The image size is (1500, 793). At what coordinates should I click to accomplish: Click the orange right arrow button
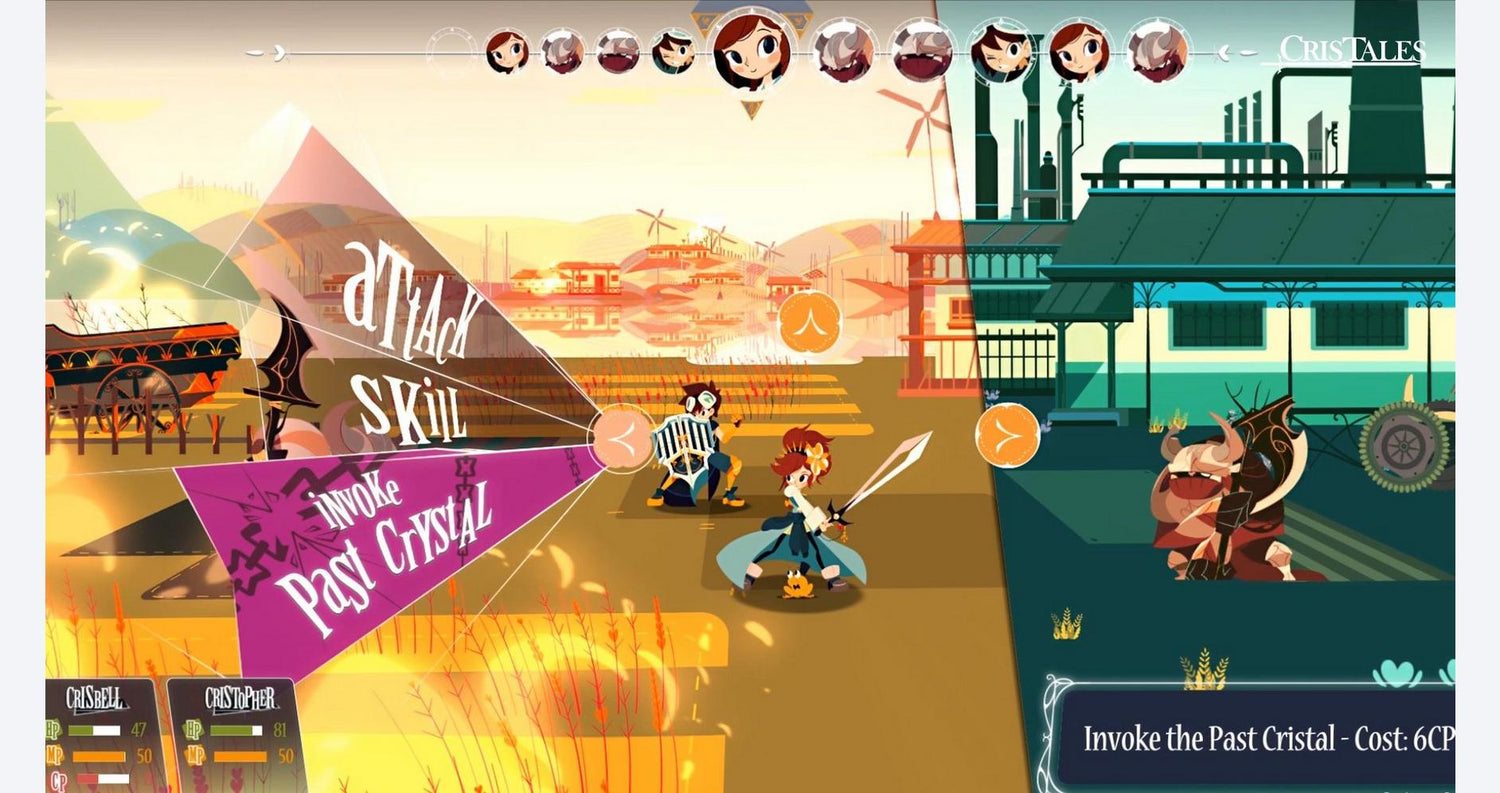click(1007, 436)
